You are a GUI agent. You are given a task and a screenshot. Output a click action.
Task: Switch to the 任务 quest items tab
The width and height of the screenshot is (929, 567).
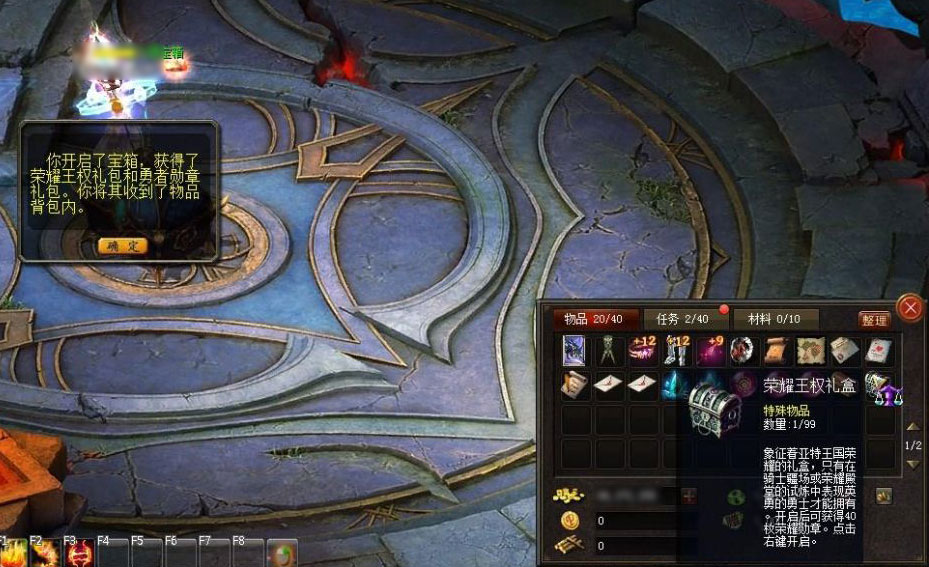click(682, 319)
